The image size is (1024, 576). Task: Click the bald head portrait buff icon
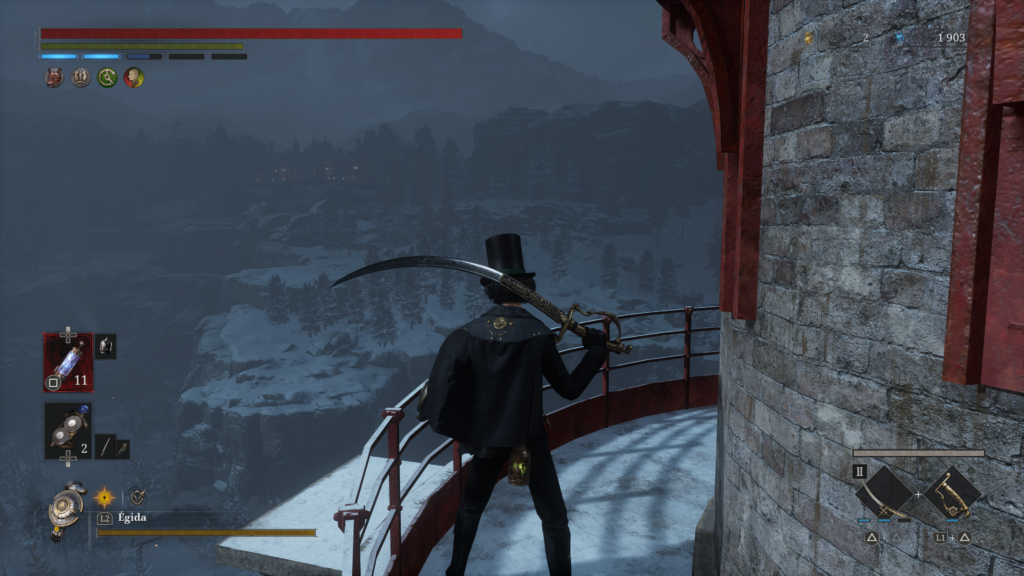(x=133, y=78)
